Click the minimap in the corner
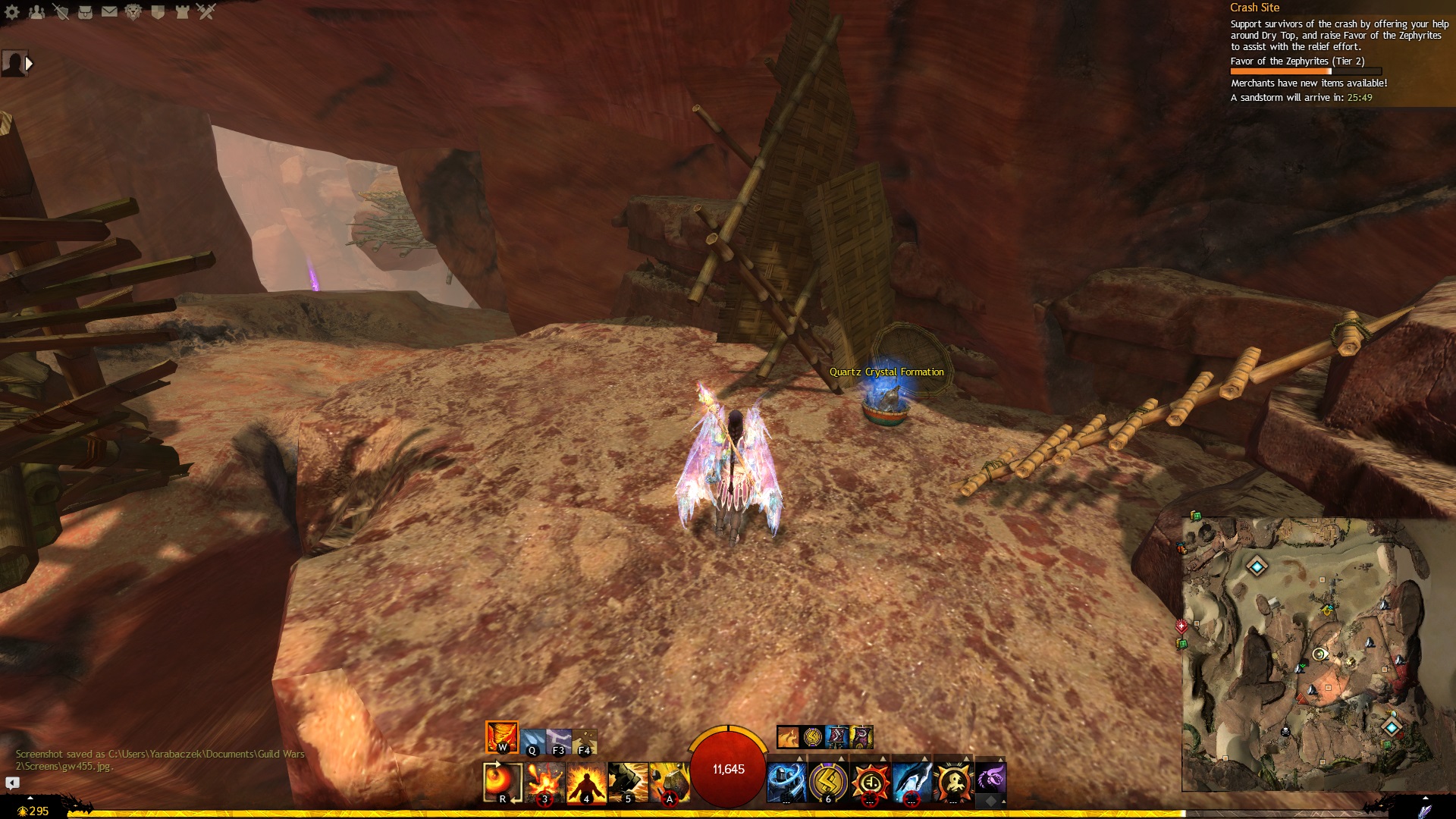The image size is (1456, 819). (x=1310, y=654)
